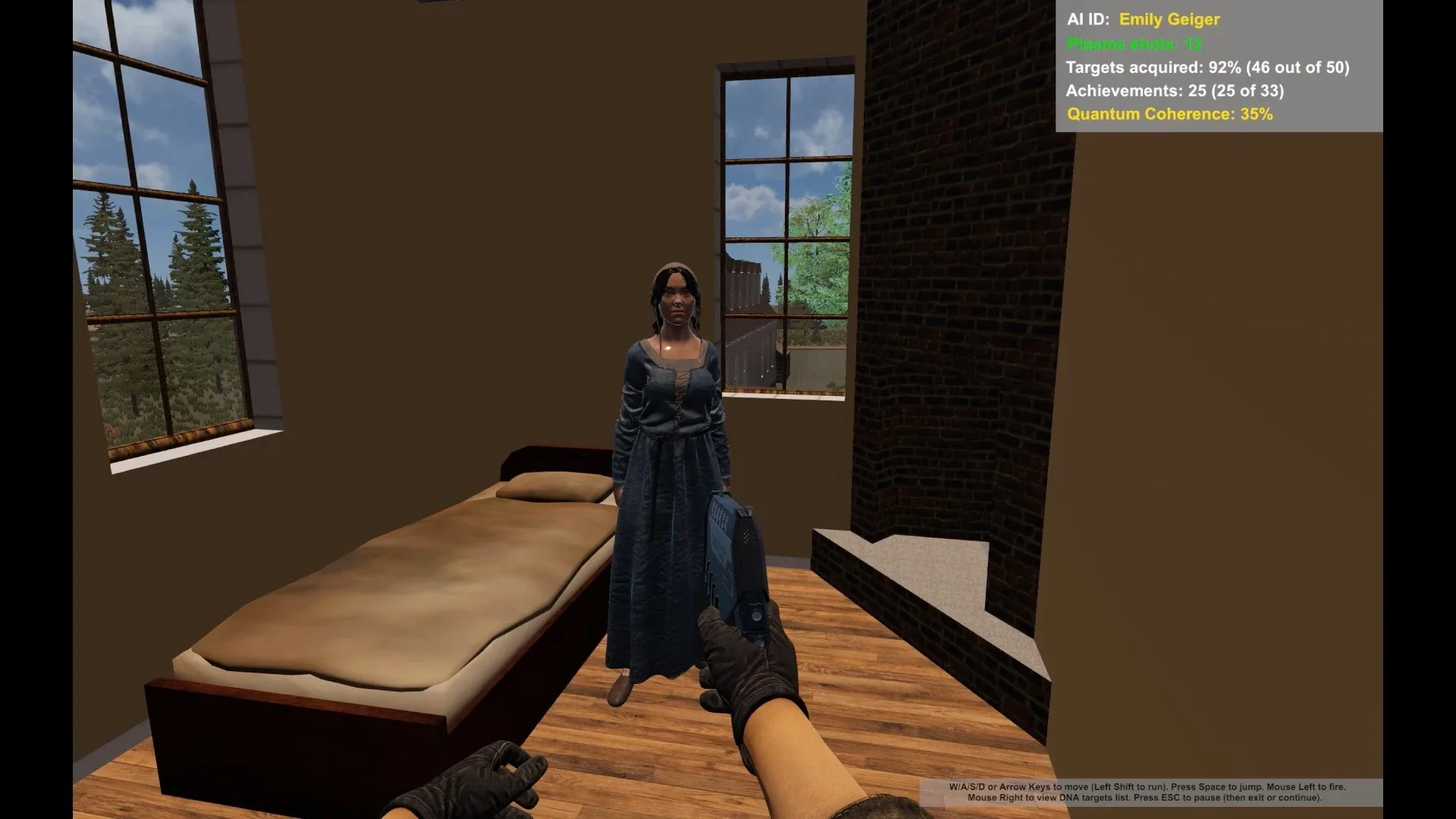The height and width of the screenshot is (819, 1456).
Task: Click the Targets acquired 92% stat
Action: coord(1207,67)
